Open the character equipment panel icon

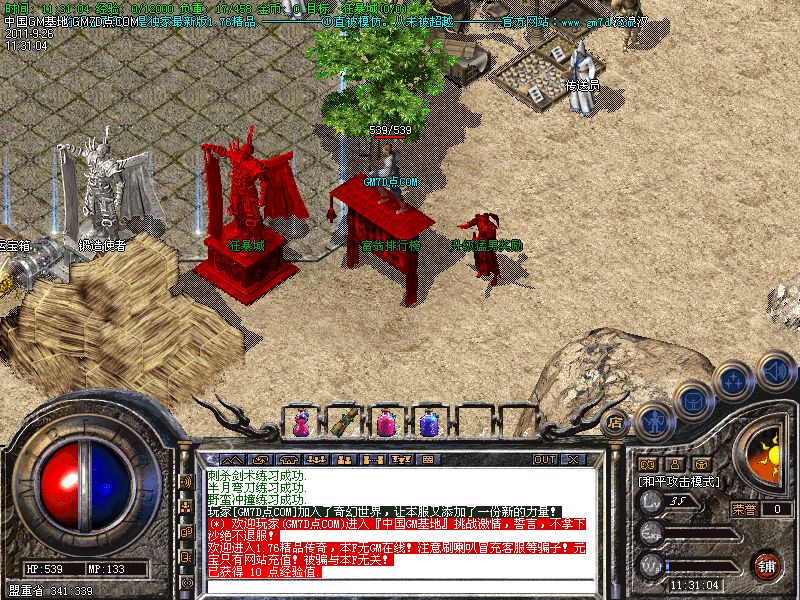[x=654, y=420]
